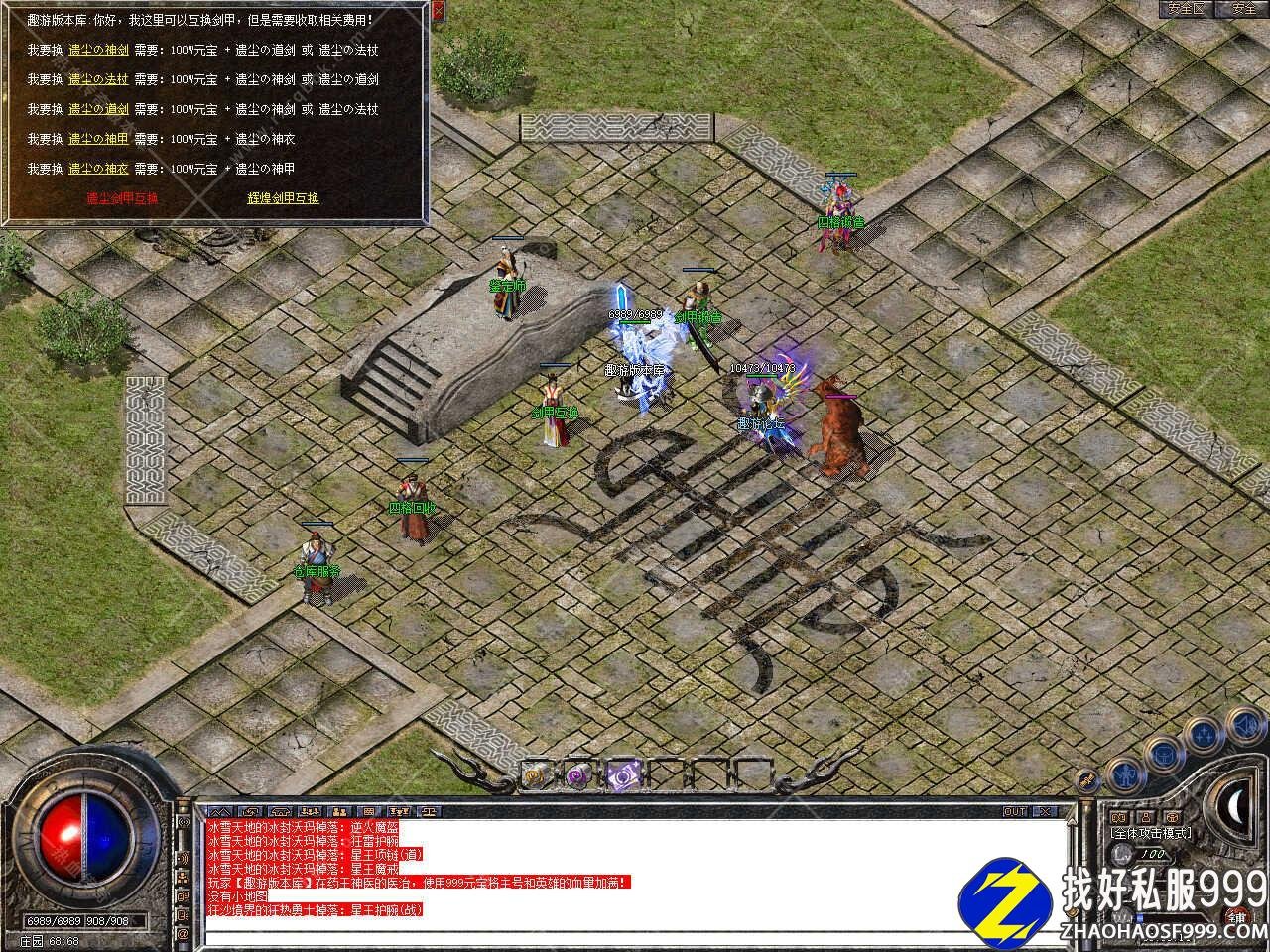
Task: Click the red 遗尘剑甲互换 link
Action: click(122, 198)
